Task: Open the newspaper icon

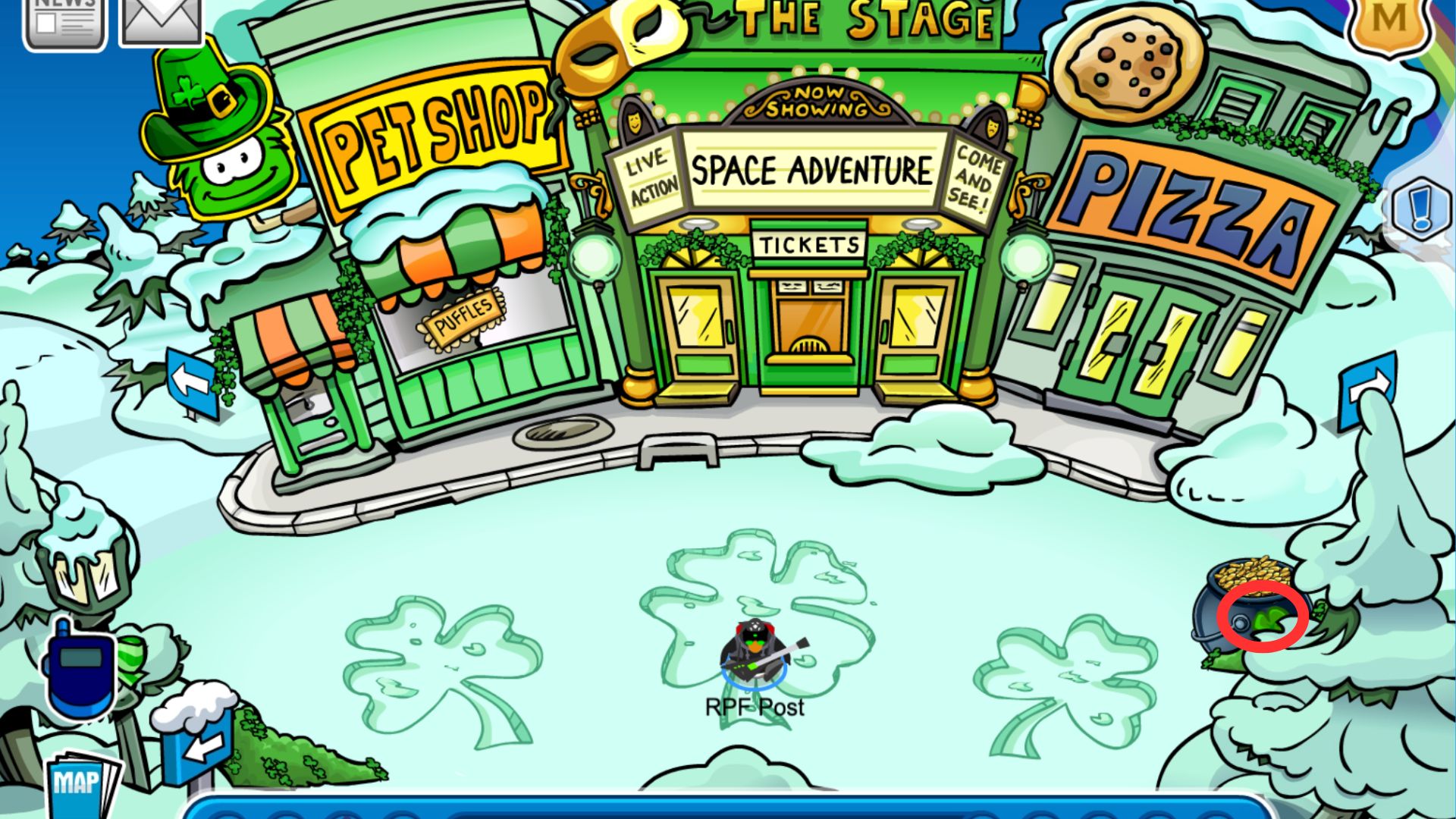Action: [x=65, y=23]
